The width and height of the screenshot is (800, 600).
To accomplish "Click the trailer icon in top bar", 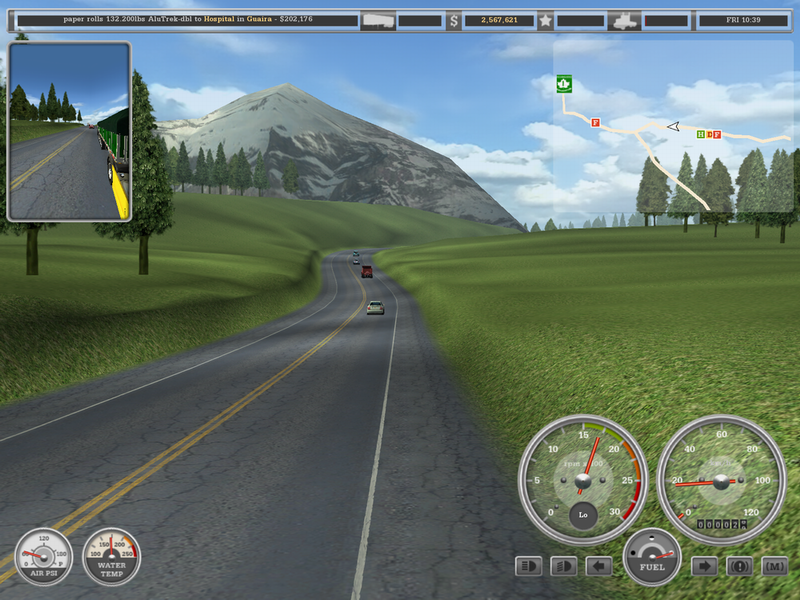I will point(377,19).
